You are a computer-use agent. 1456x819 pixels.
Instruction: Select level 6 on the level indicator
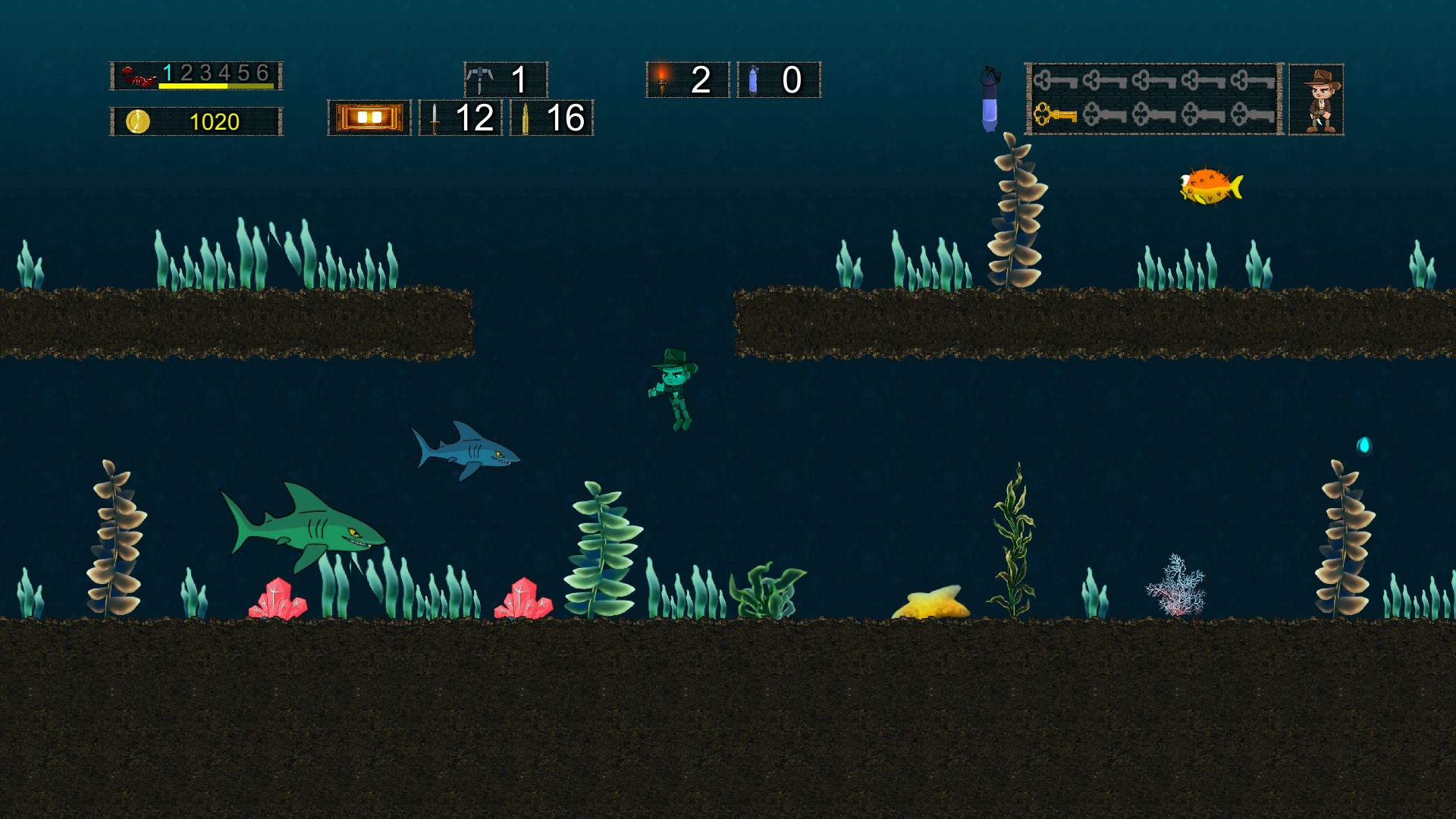[261, 74]
